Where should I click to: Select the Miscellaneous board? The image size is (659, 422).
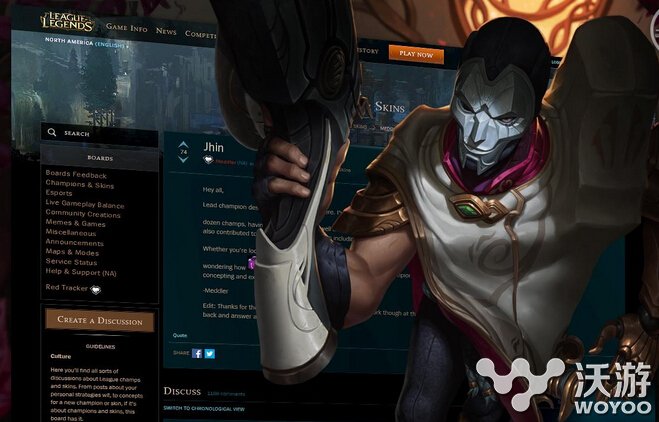pyautogui.click(x=73, y=232)
